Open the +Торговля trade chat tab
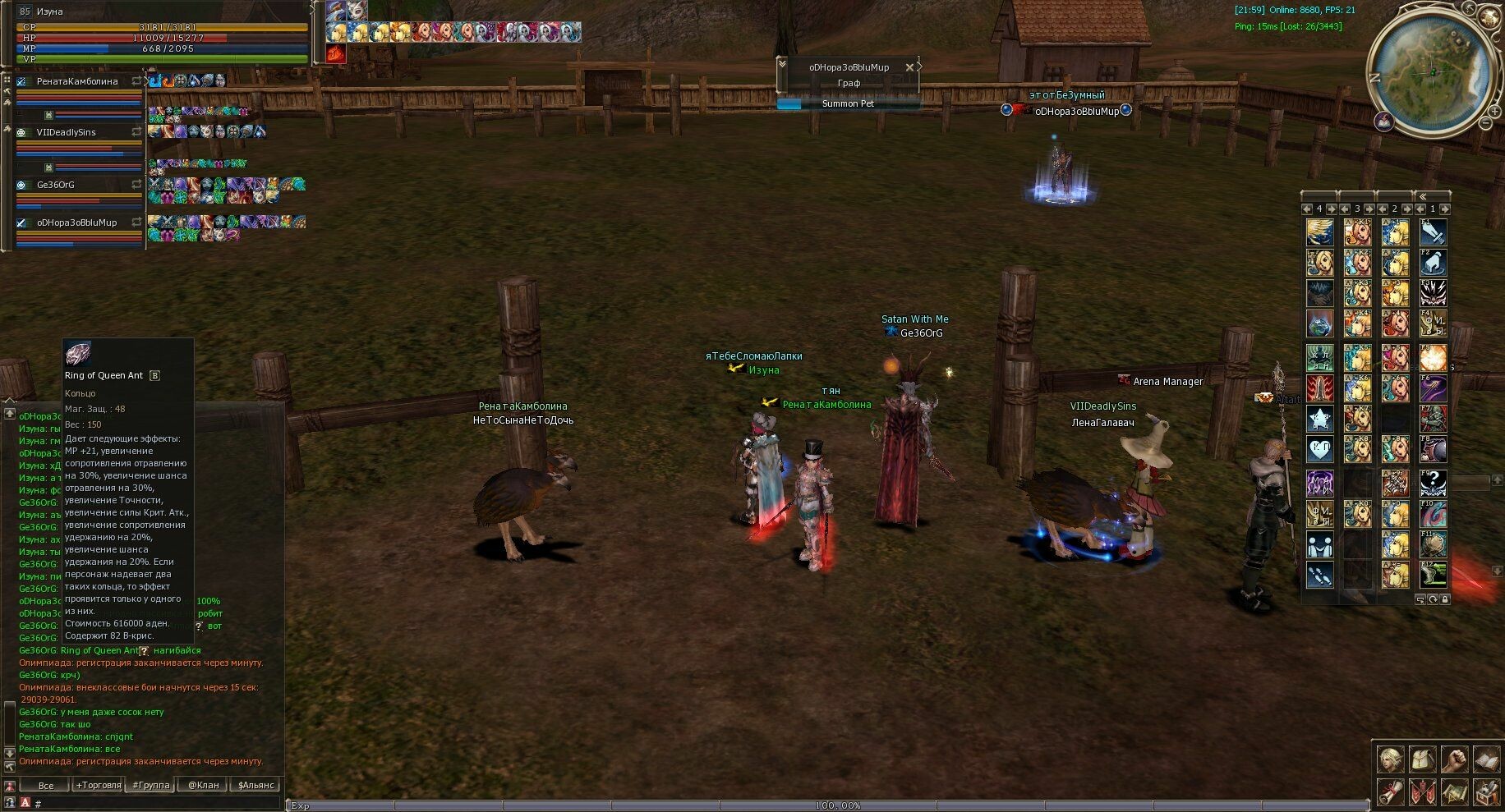1505x812 pixels. (99, 786)
